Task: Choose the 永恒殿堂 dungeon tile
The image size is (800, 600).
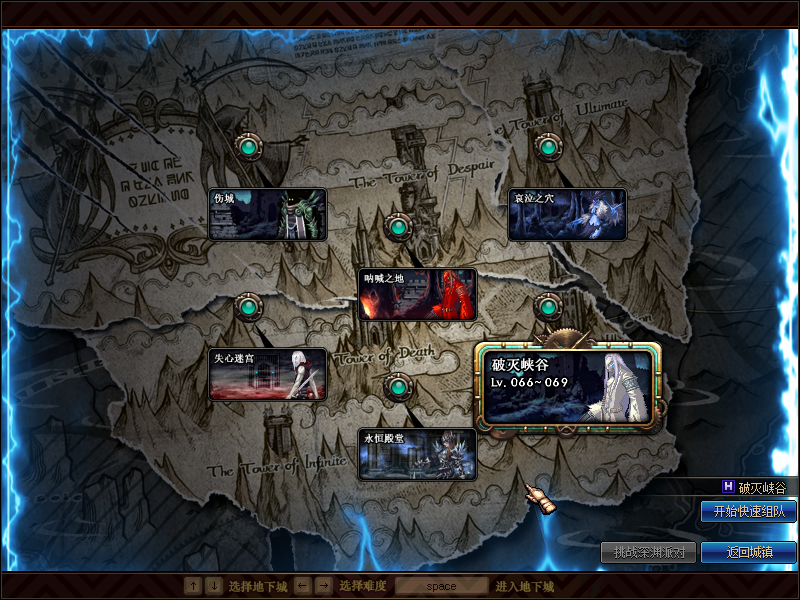Action: tap(417, 454)
